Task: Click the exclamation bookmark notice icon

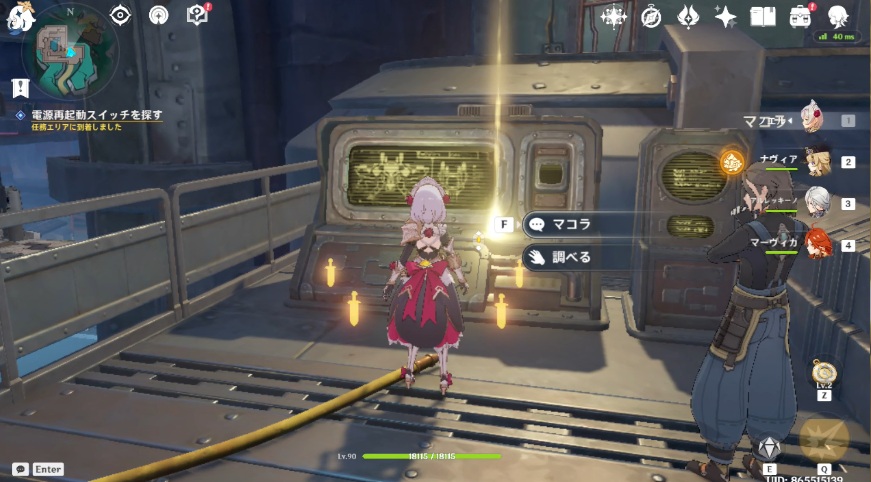Action: click(x=20, y=88)
